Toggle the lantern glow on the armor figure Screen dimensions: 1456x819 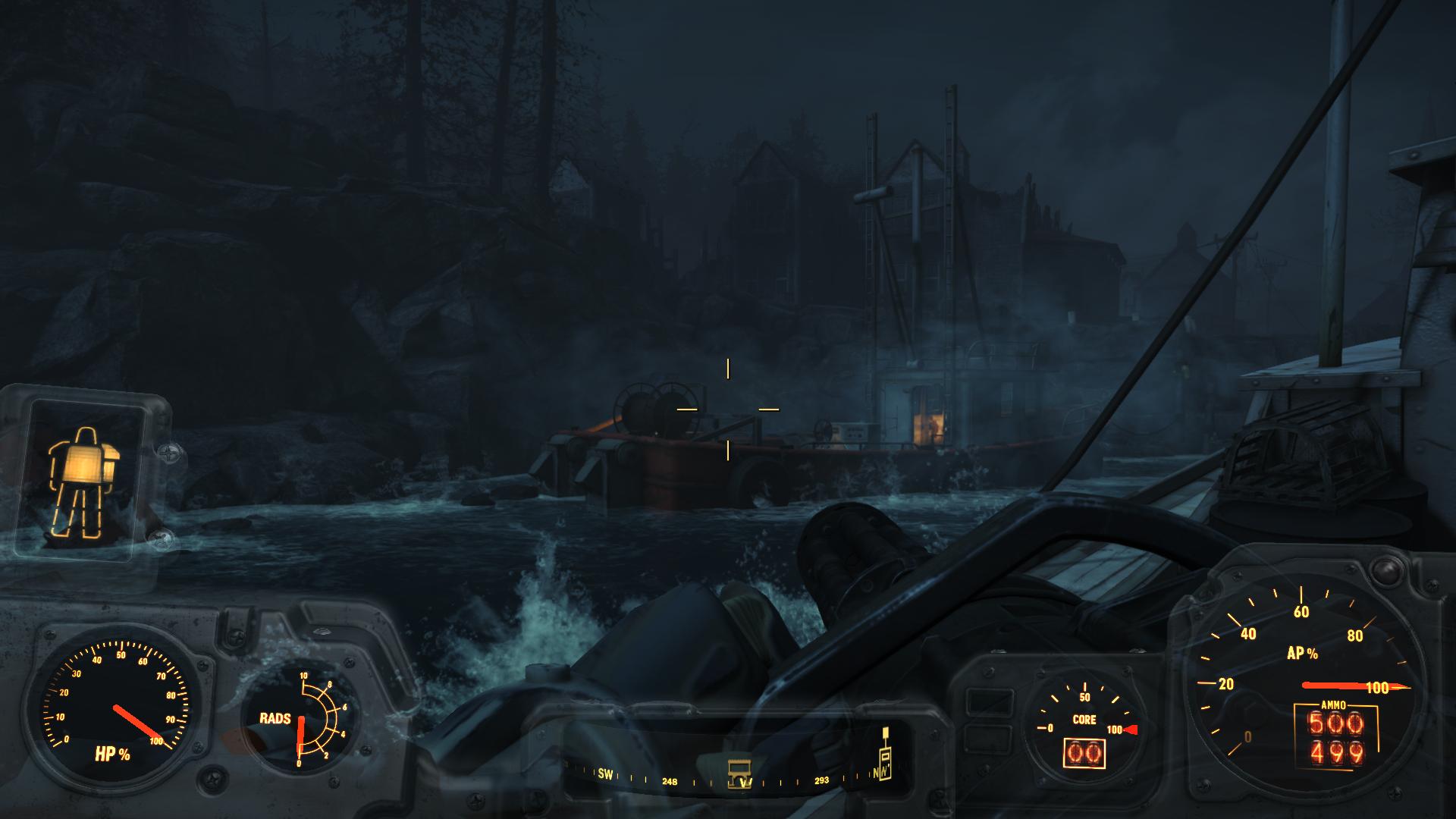tap(86, 463)
